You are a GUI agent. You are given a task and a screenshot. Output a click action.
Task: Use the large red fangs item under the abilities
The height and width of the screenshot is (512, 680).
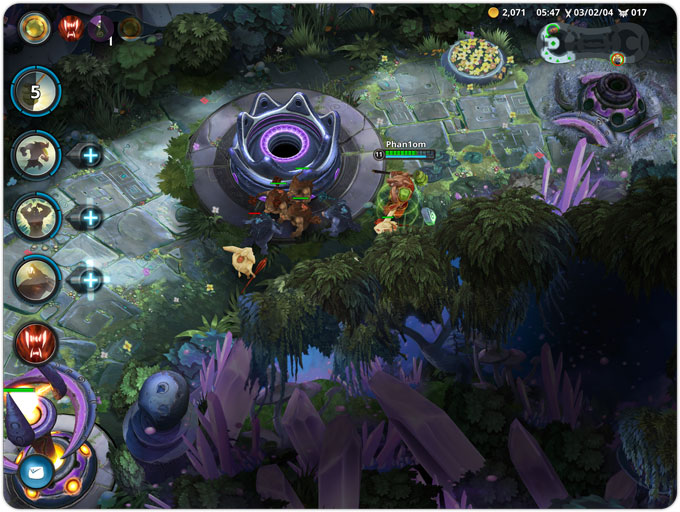36,343
